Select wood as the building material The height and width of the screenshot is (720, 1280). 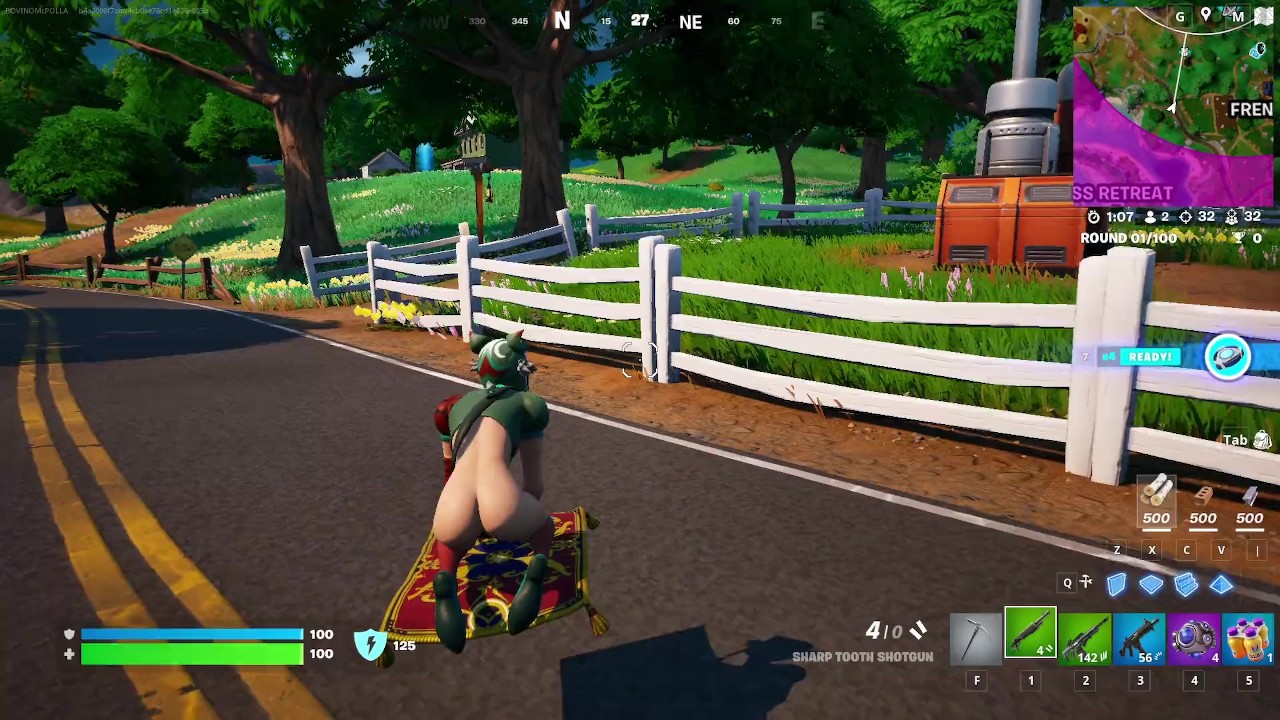tap(1157, 493)
